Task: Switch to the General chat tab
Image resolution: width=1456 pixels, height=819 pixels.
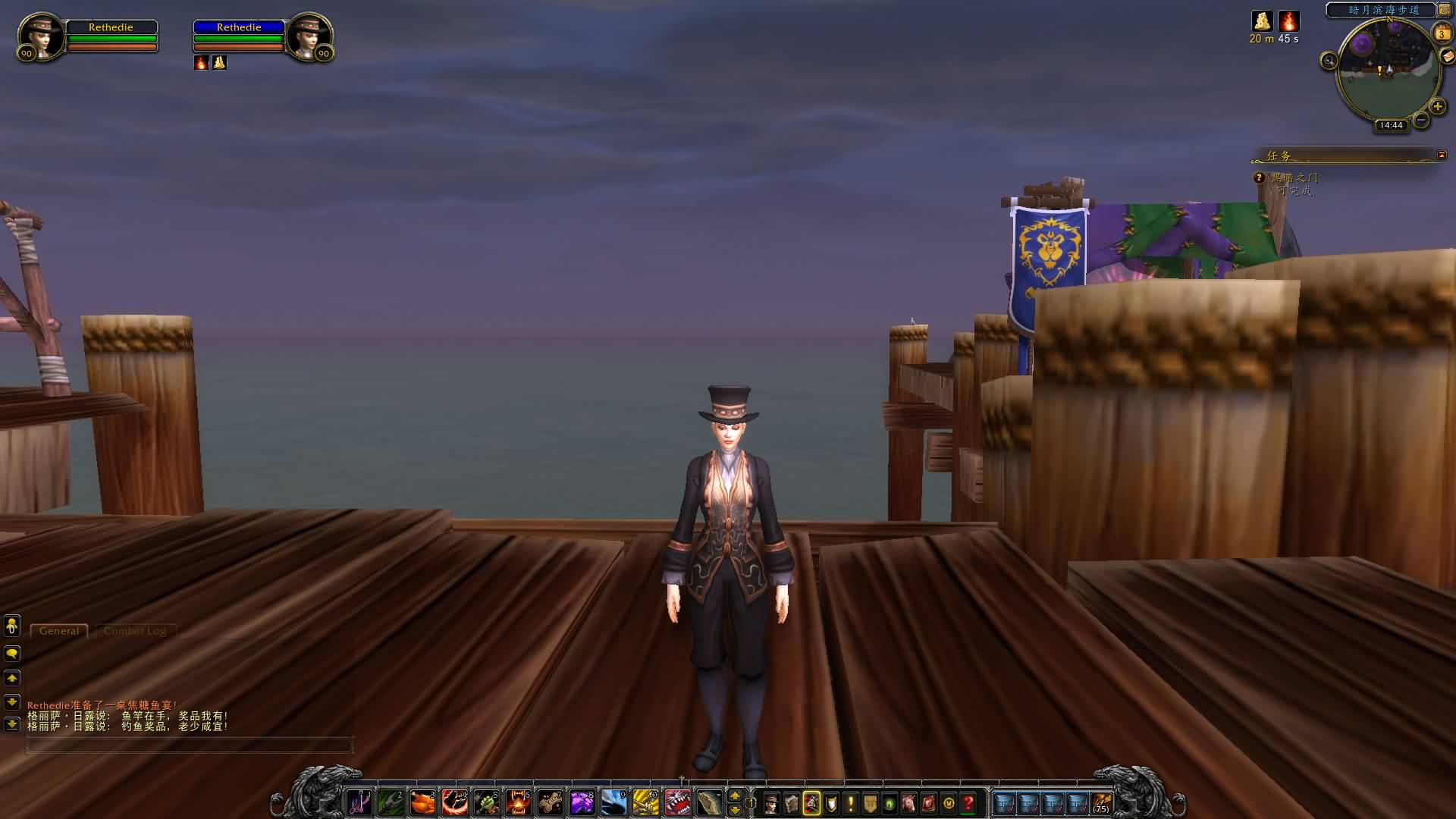Action: (x=59, y=631)
